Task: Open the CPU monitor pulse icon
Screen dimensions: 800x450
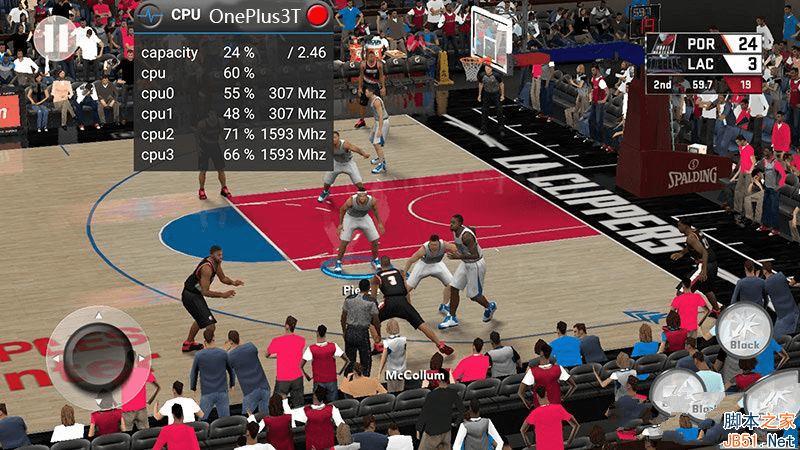Action: pos(149,16)
